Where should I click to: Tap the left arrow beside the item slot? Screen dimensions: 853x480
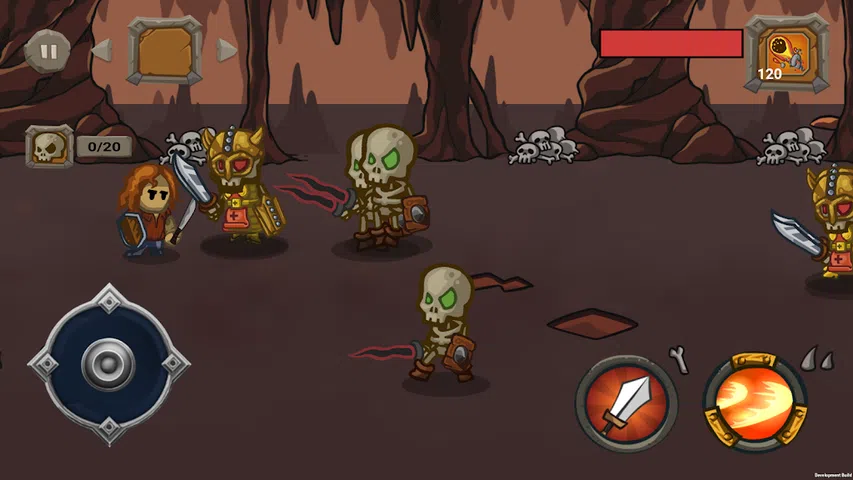click(x=101, y=50)
